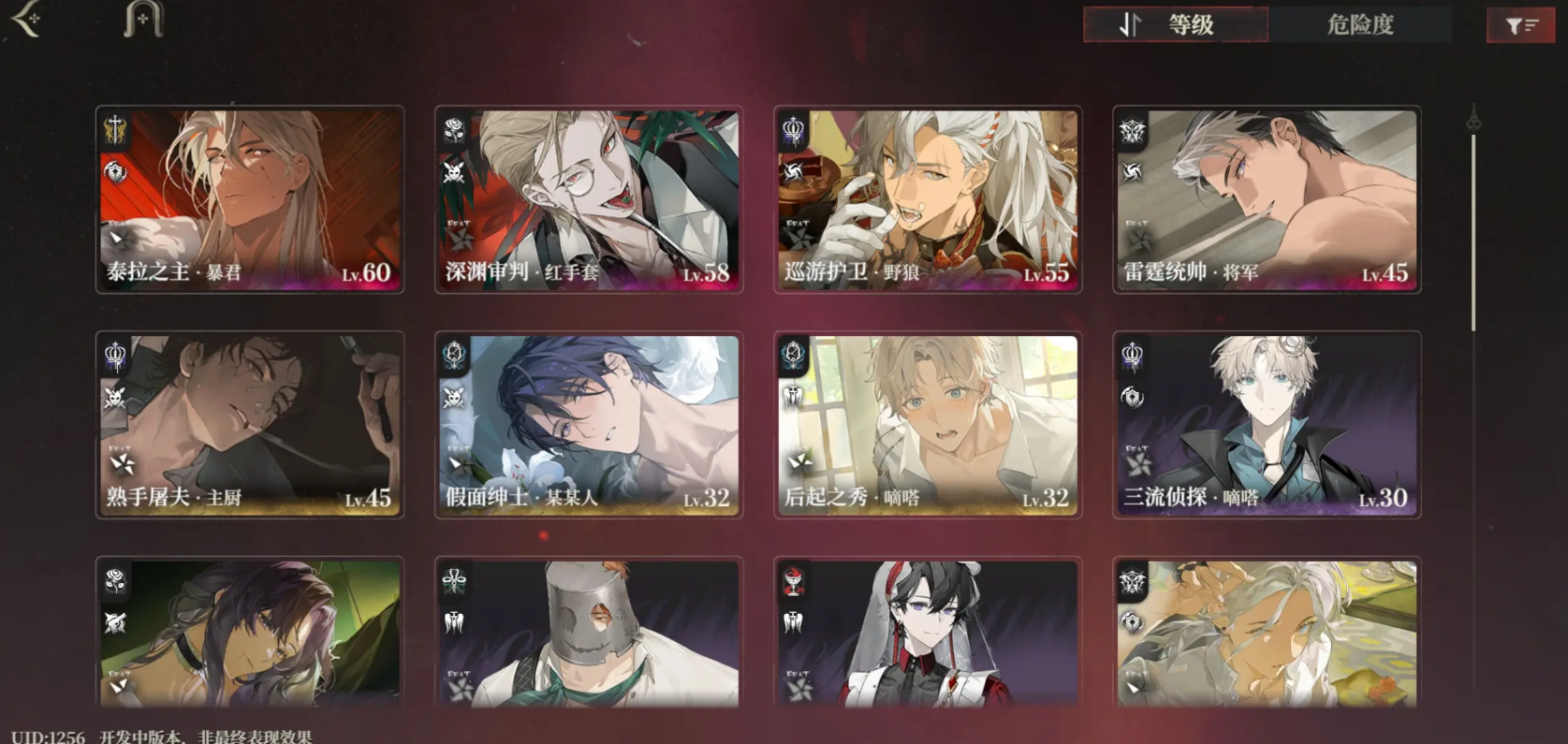Pick the 雷霆统帅·将军 Lv.45 card

(1267, 199)
